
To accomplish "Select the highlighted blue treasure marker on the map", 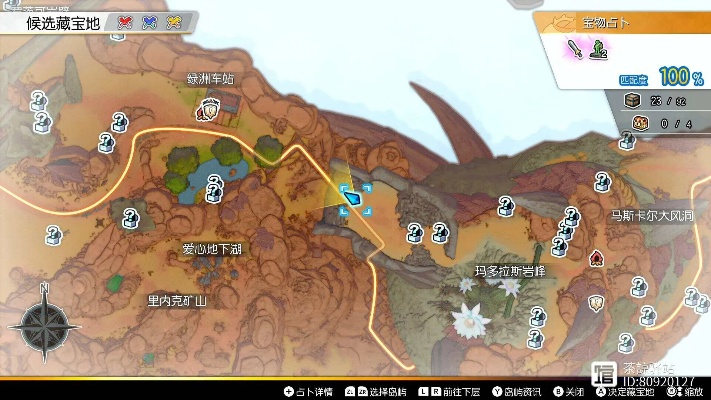I will pos(354,197).
